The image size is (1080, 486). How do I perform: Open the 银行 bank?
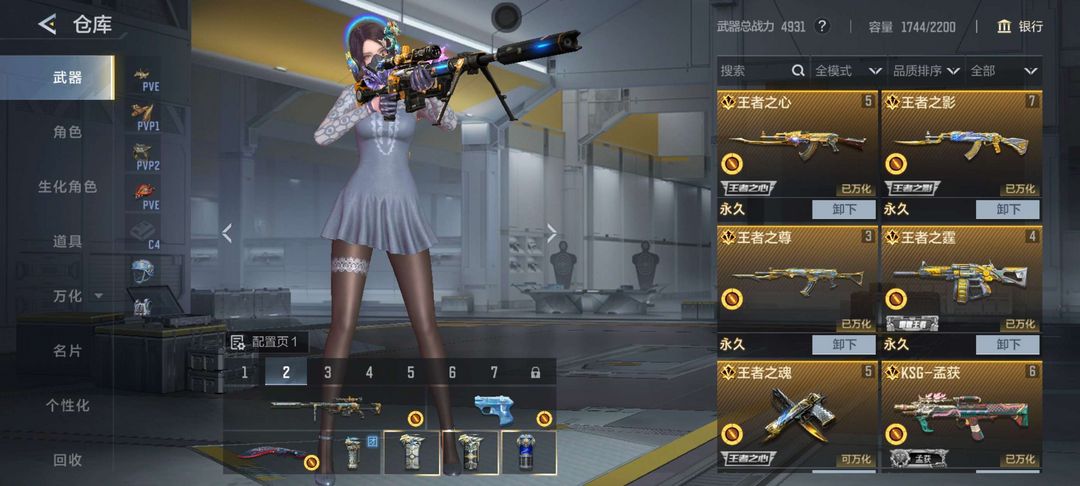click(x=1020, y=26)
